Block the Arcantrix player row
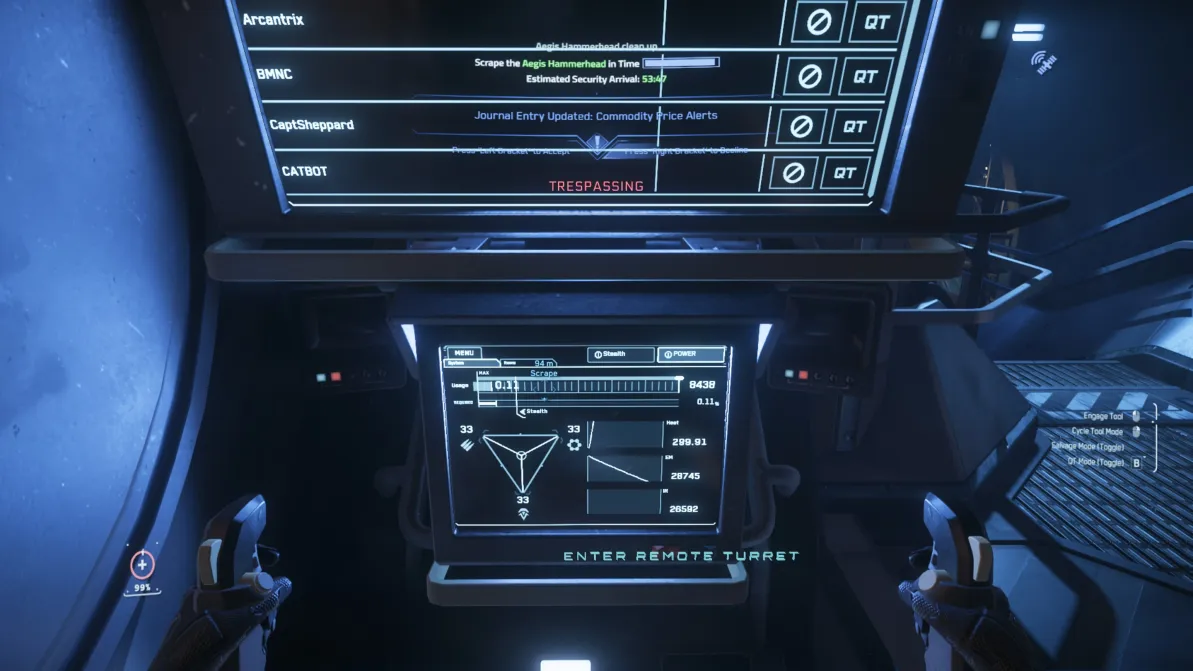Viewport: 1193px width, 671px height. [x=819, y=22]
